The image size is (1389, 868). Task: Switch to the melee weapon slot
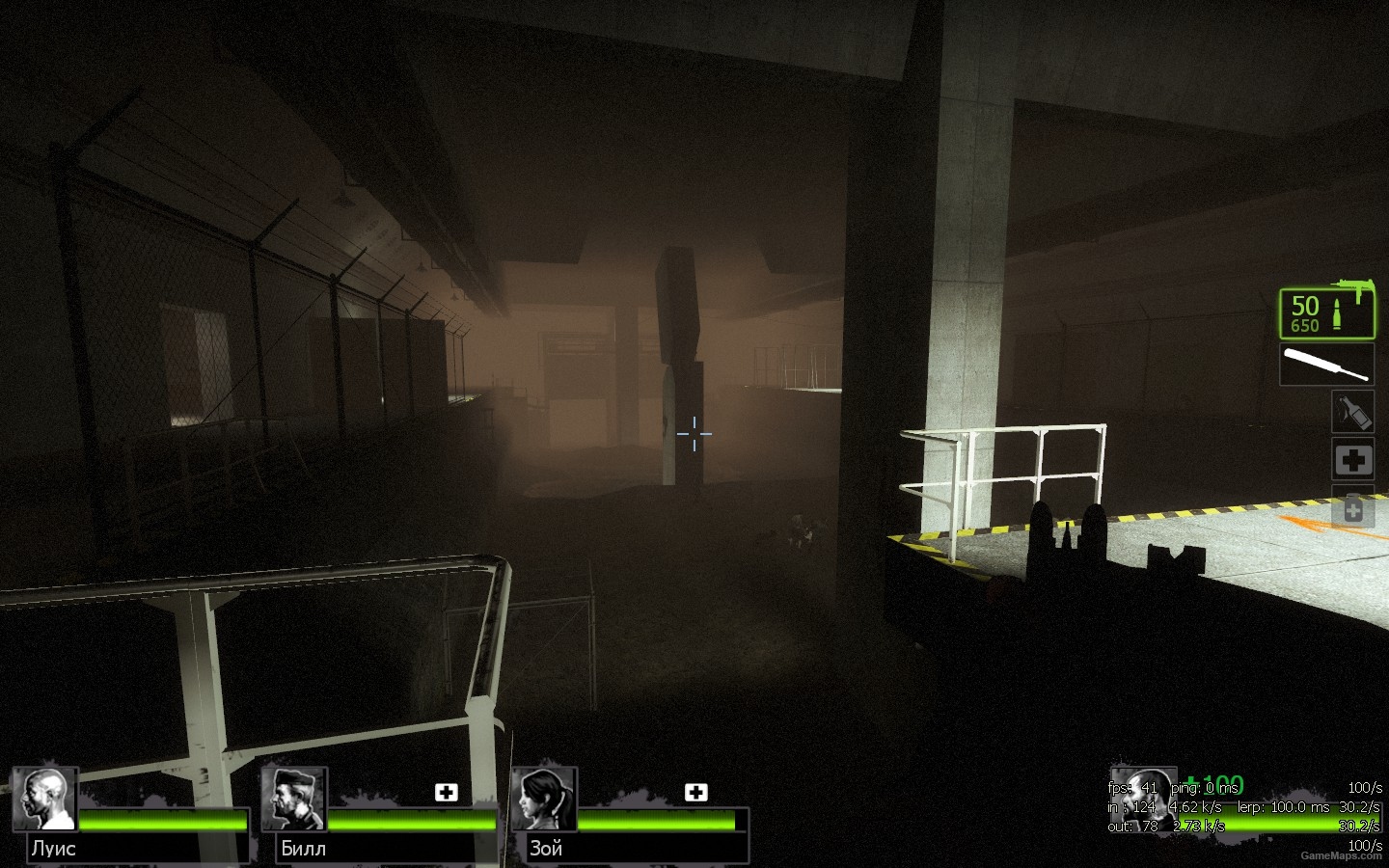[1326, 366]
